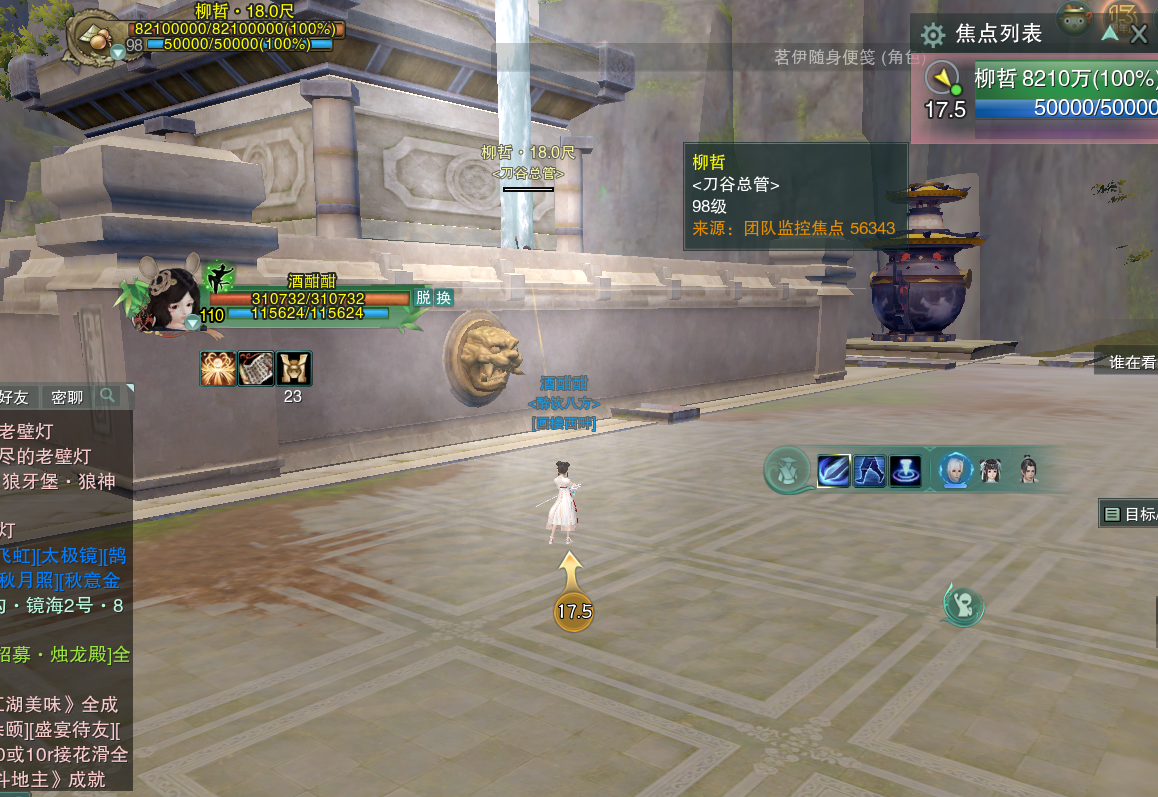
Task: Switch to the 好友 chat tab
Action: (14, 397)
